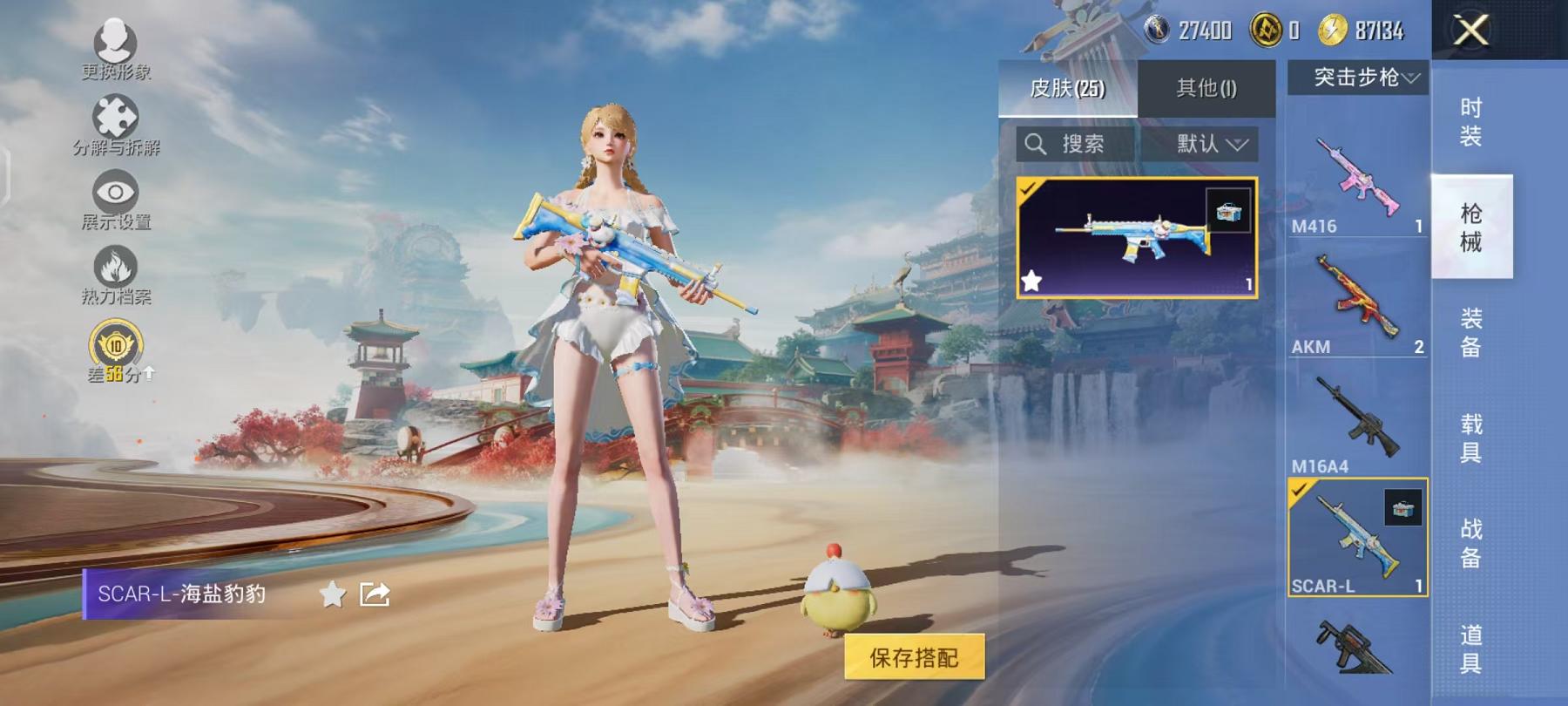The width and height of the screenshot is (1568, 706).
Task: Open the 默认 sort dropdown
Action: [1213, 144]
